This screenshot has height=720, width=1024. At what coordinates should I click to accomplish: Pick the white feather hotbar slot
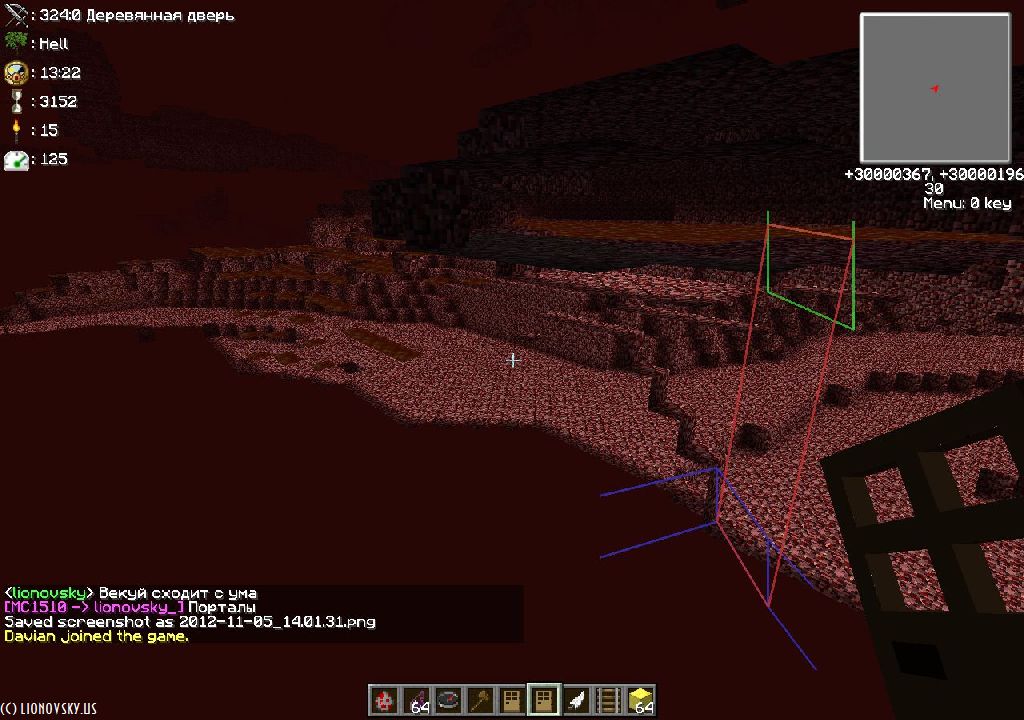576,700
